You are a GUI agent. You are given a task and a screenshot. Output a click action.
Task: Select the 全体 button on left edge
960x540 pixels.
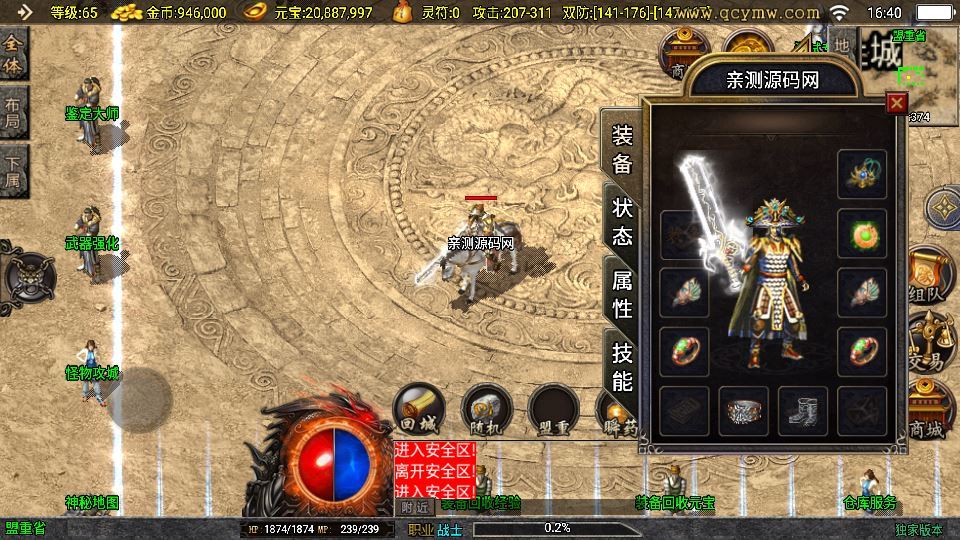13,51
